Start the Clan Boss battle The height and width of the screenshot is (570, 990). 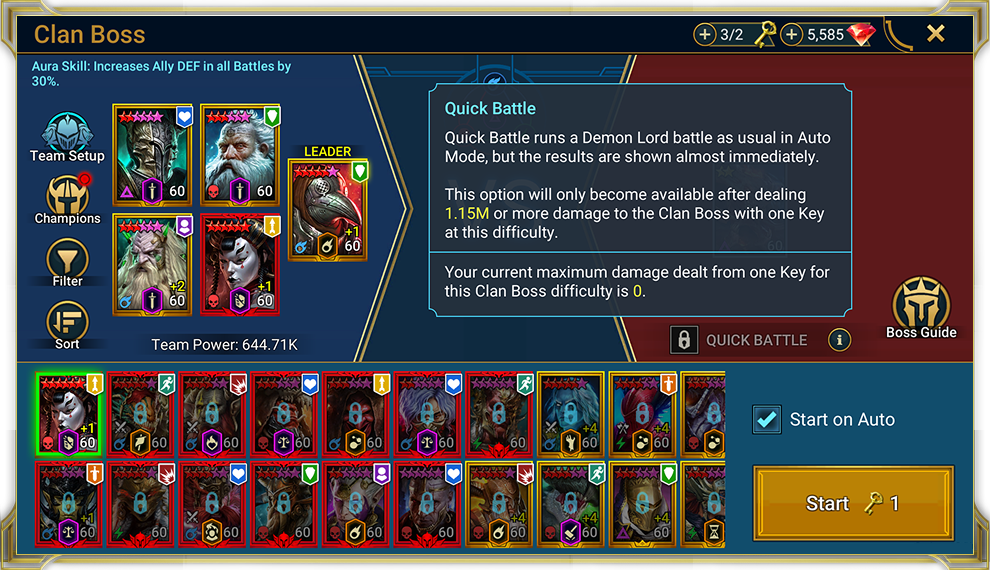tap(853, 503)
